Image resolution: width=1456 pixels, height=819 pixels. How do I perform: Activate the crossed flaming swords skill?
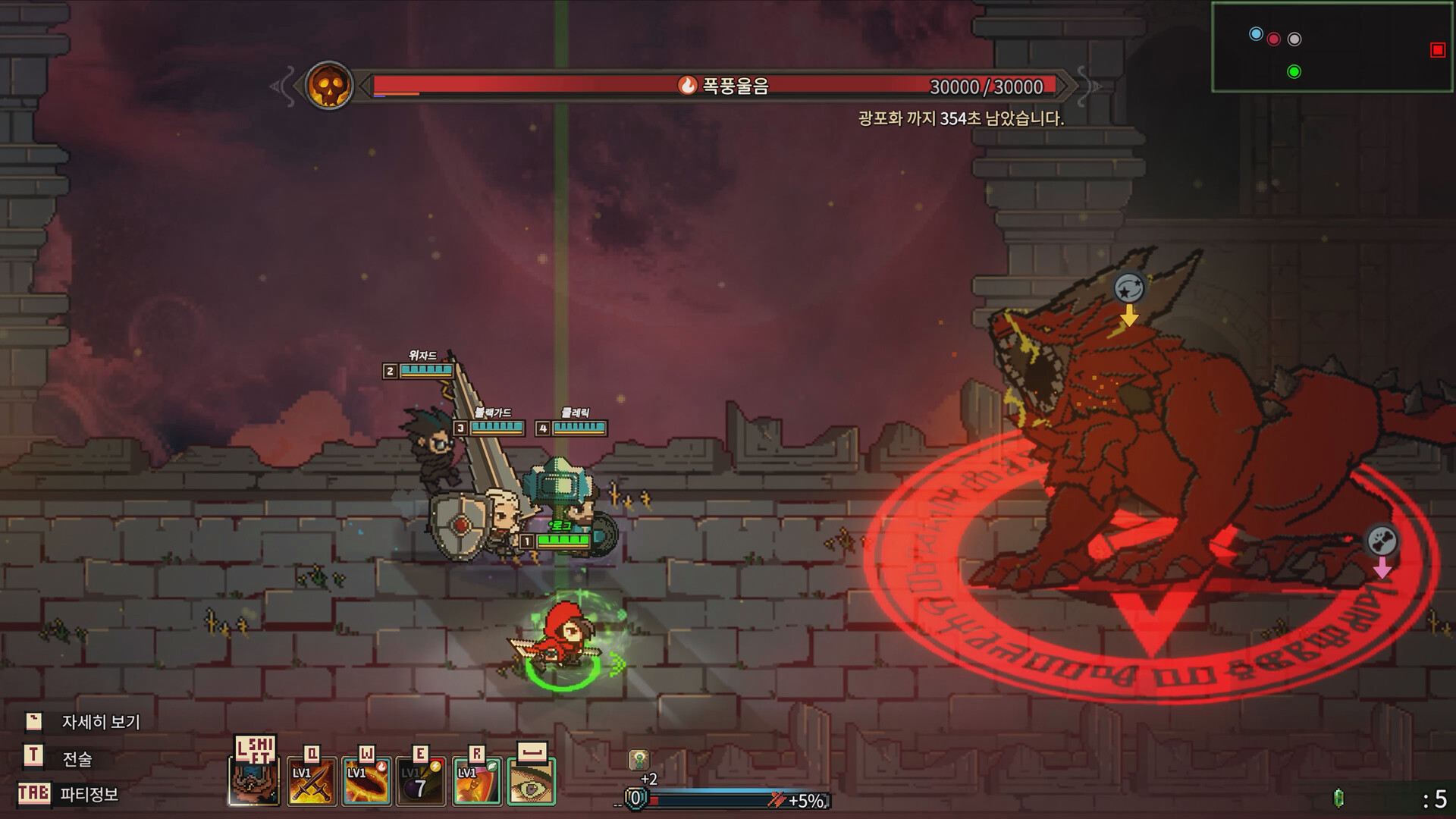[x=312, y=783]
